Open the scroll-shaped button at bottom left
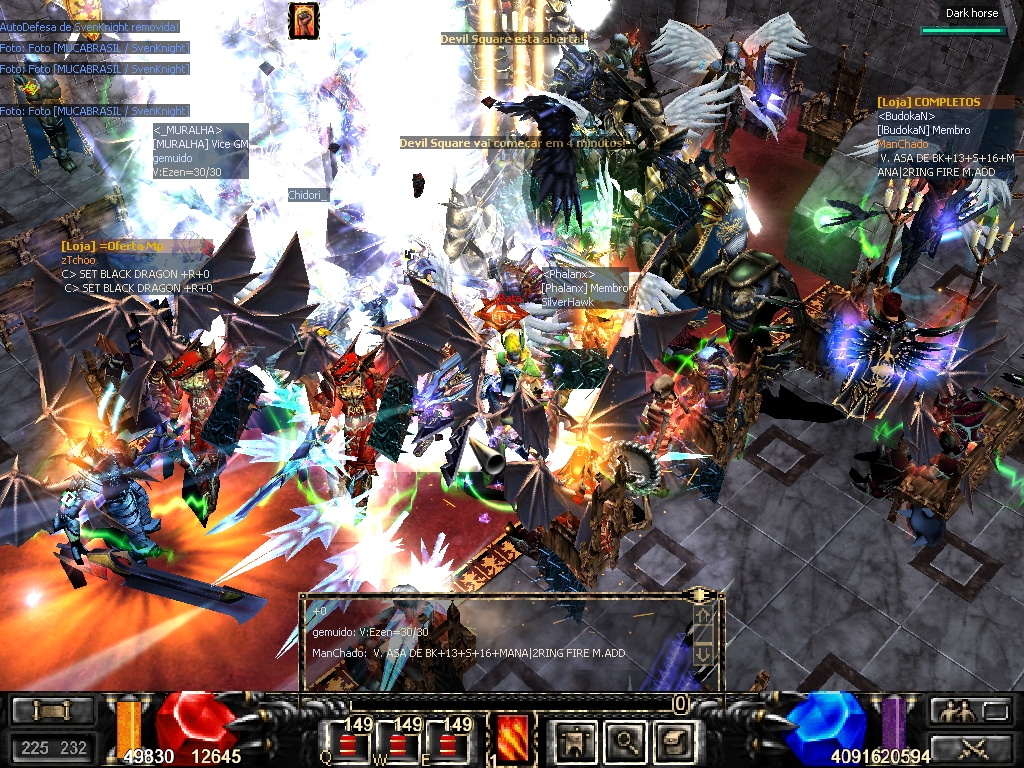The width and height of the screenshot is (1024, 768). point(49,711)
